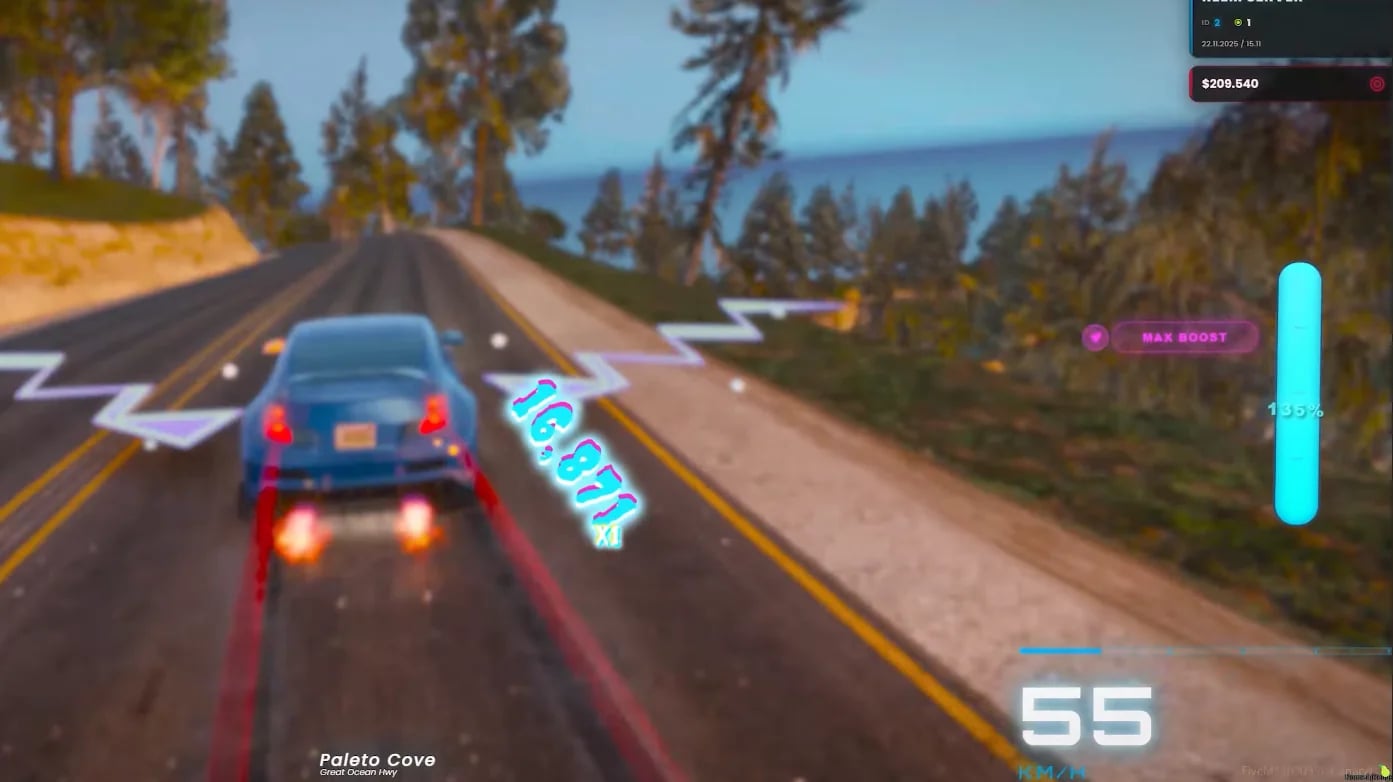Click the yellow leaf icon near the bottom-right watermark

coord(1384,770)
